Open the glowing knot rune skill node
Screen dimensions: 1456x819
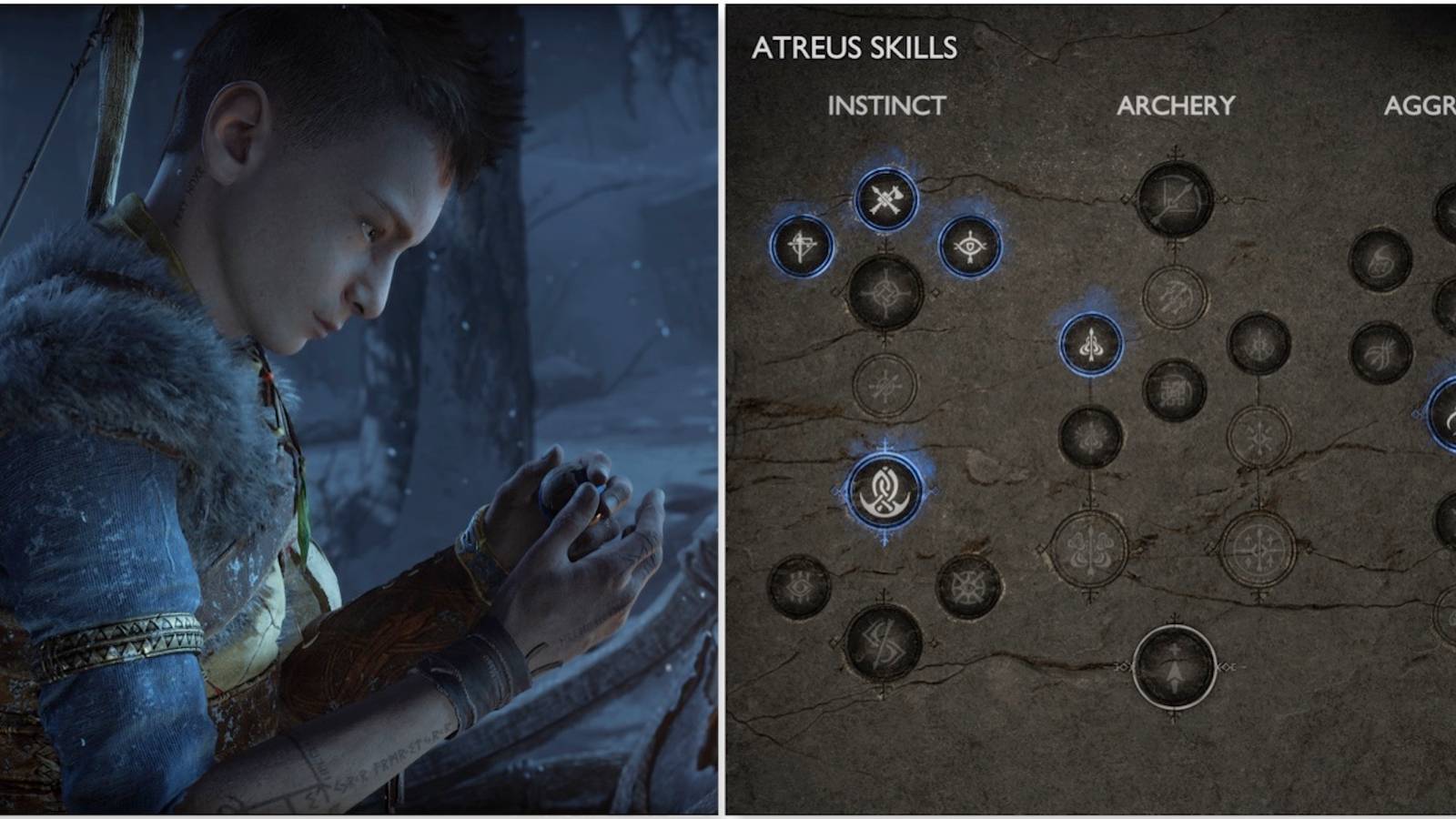tap(883, 489)
